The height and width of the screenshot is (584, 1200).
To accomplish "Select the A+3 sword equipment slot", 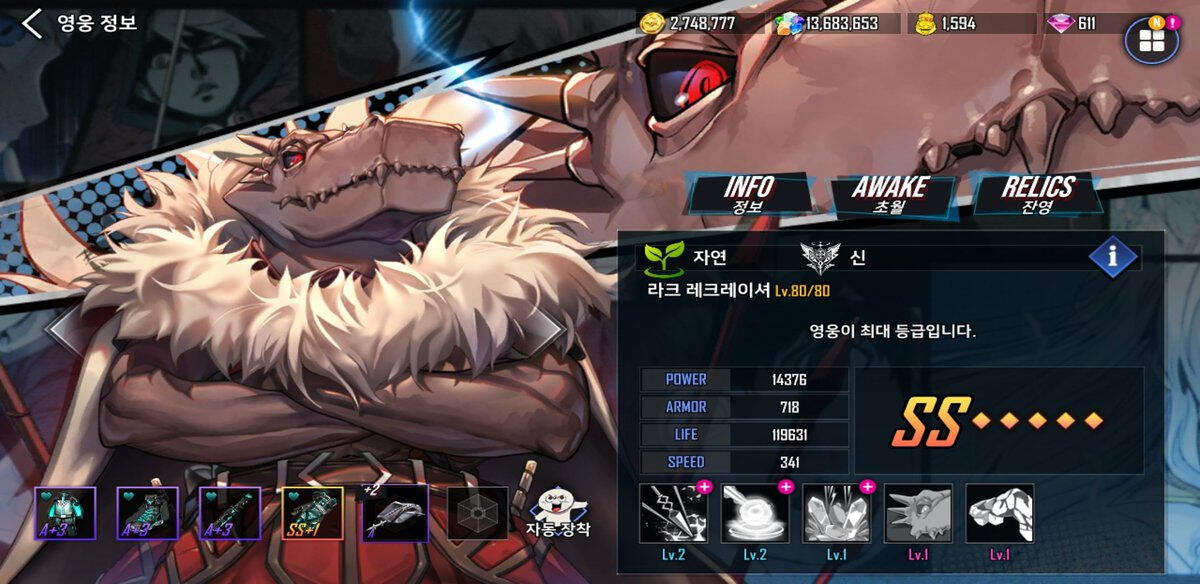I will click(x=229, y=514).
